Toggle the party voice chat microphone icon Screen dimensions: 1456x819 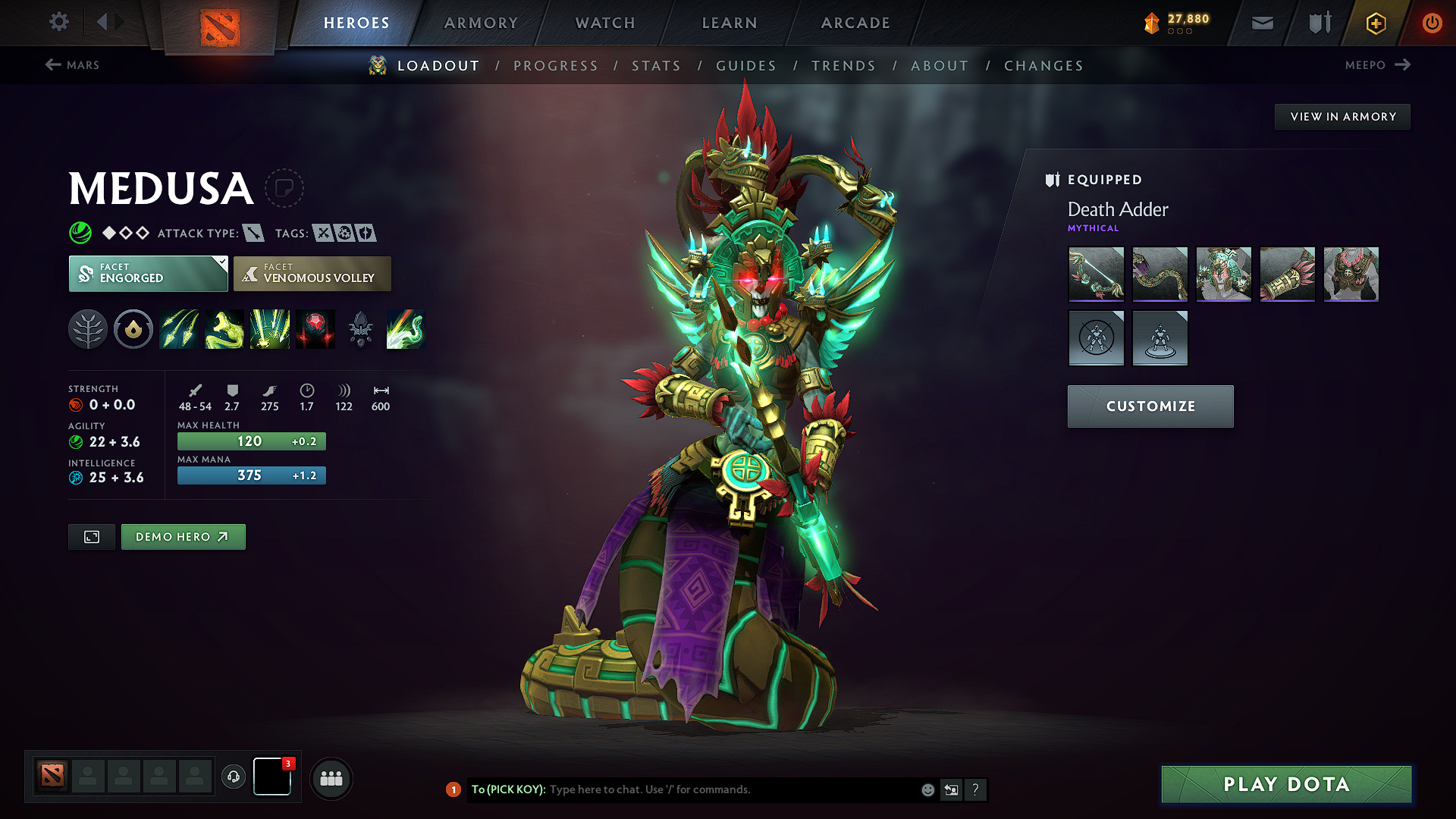(x=233, y=778)
